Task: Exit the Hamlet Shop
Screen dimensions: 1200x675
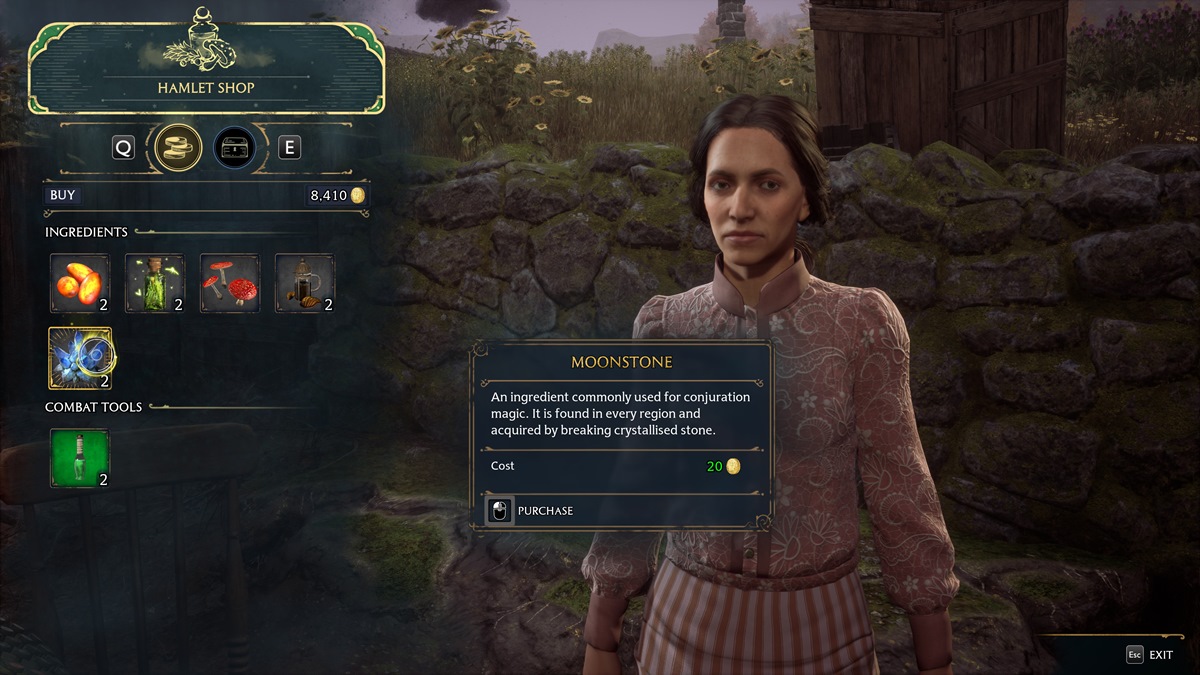Action: click(x=1149, y=655)
